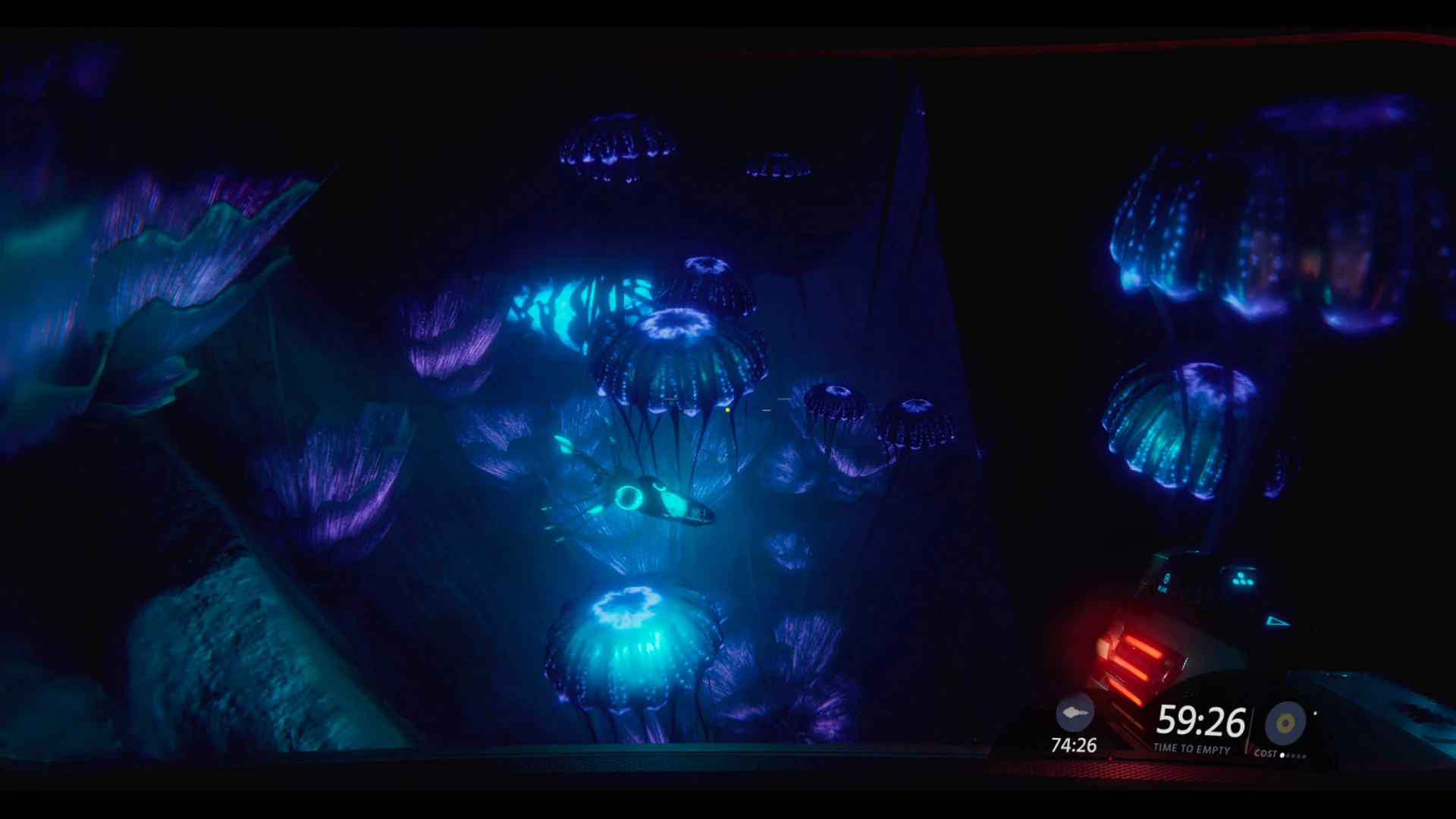Screen dimensions: 1456x819
Task: Click the COST label on the HUD
Action: click(x=1266, y=753)
